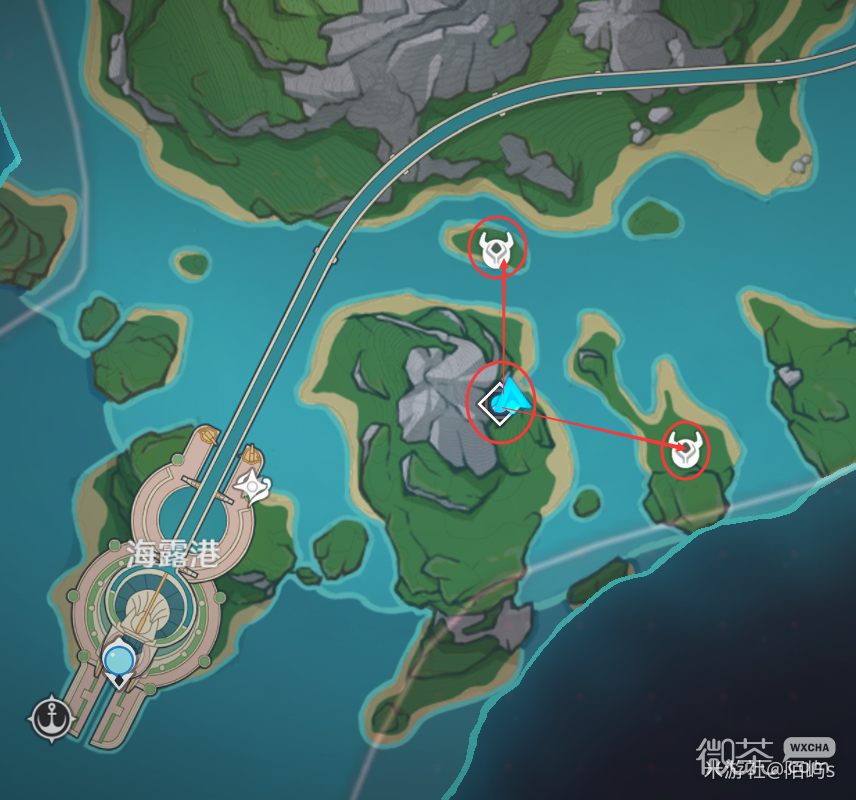Select the horned marker on the small northern islet
The width and height of the screenshot is (856, 800).
click(497, 249)
